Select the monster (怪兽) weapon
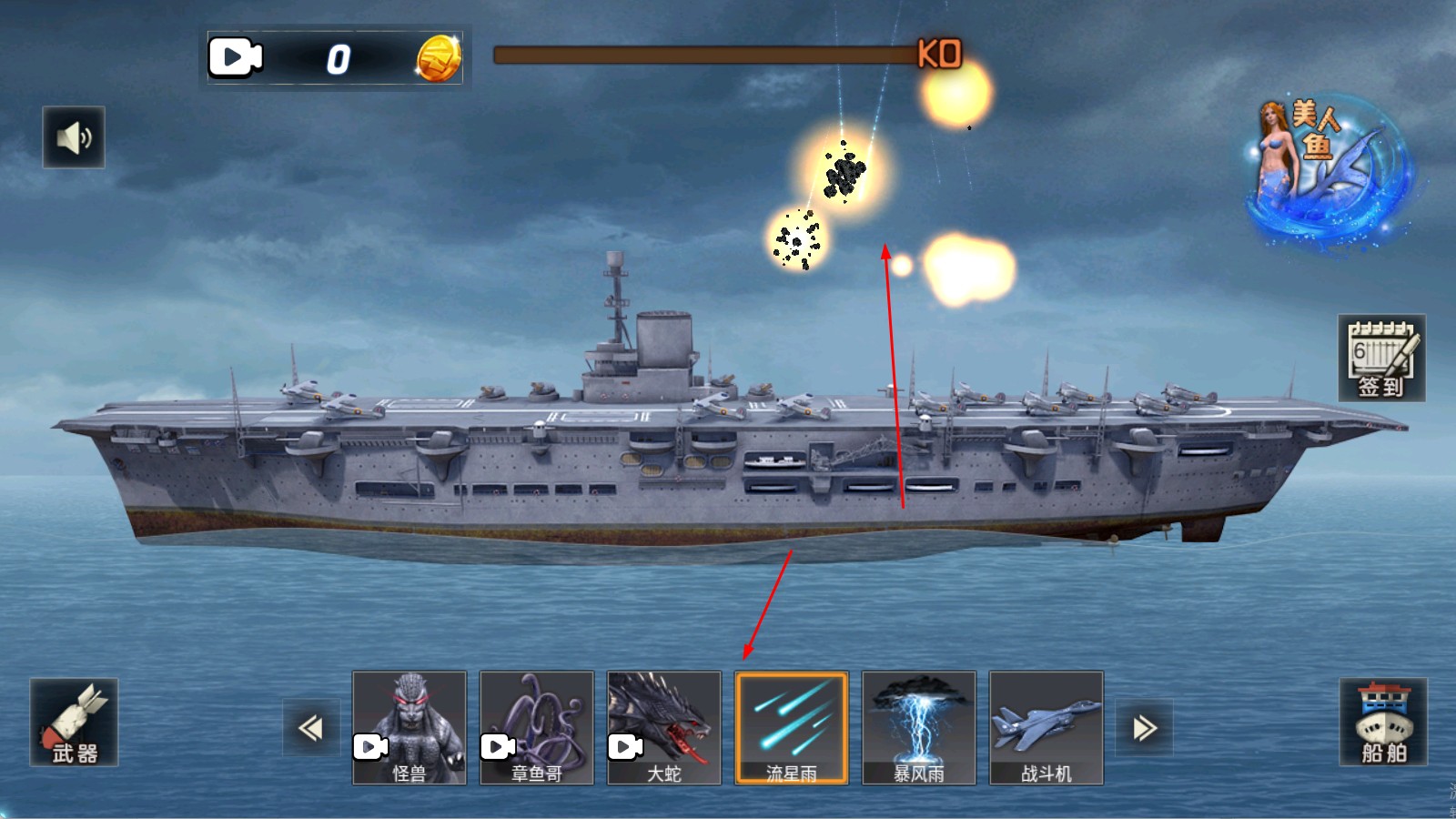 (x=409, y=728)
